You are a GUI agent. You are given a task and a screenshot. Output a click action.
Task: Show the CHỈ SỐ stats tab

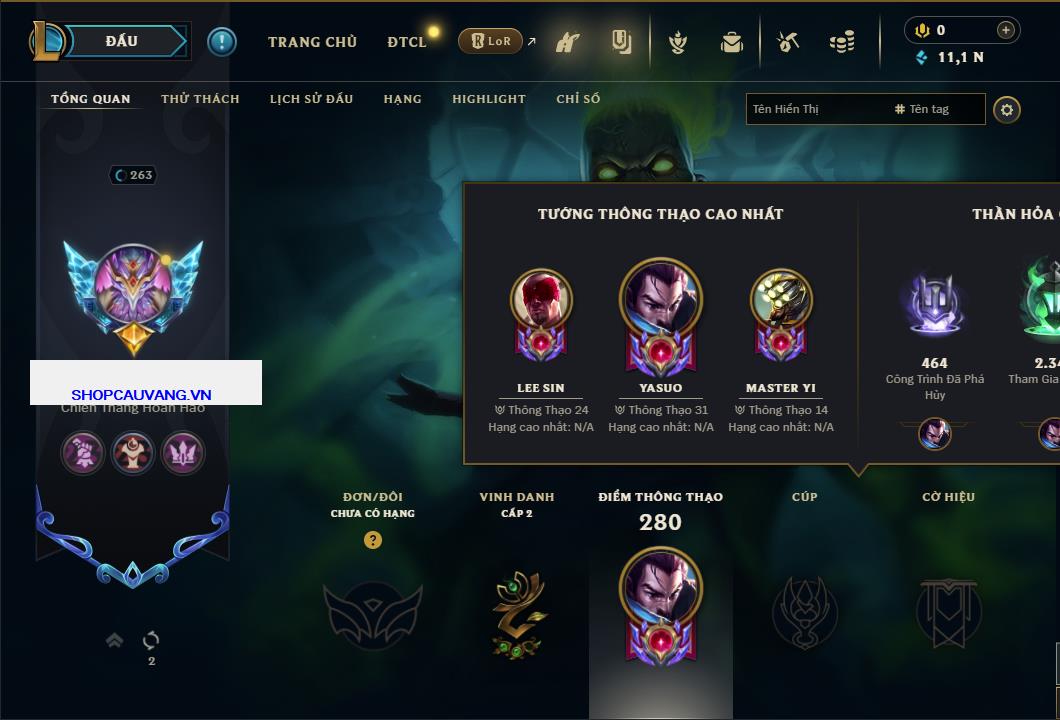coord(578,99)
